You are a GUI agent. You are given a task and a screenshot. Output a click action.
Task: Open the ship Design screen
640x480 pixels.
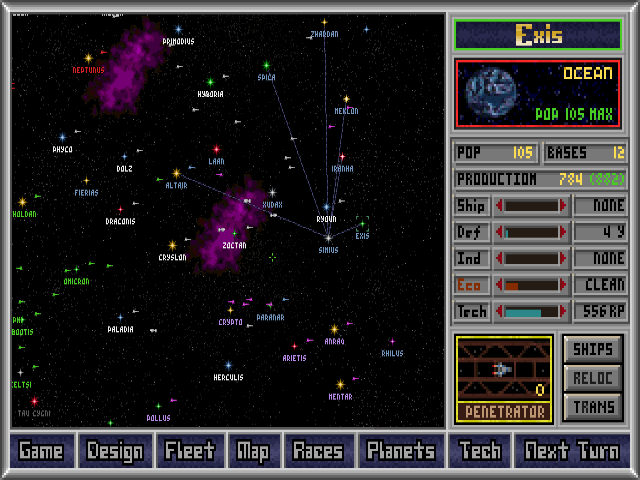115,451
